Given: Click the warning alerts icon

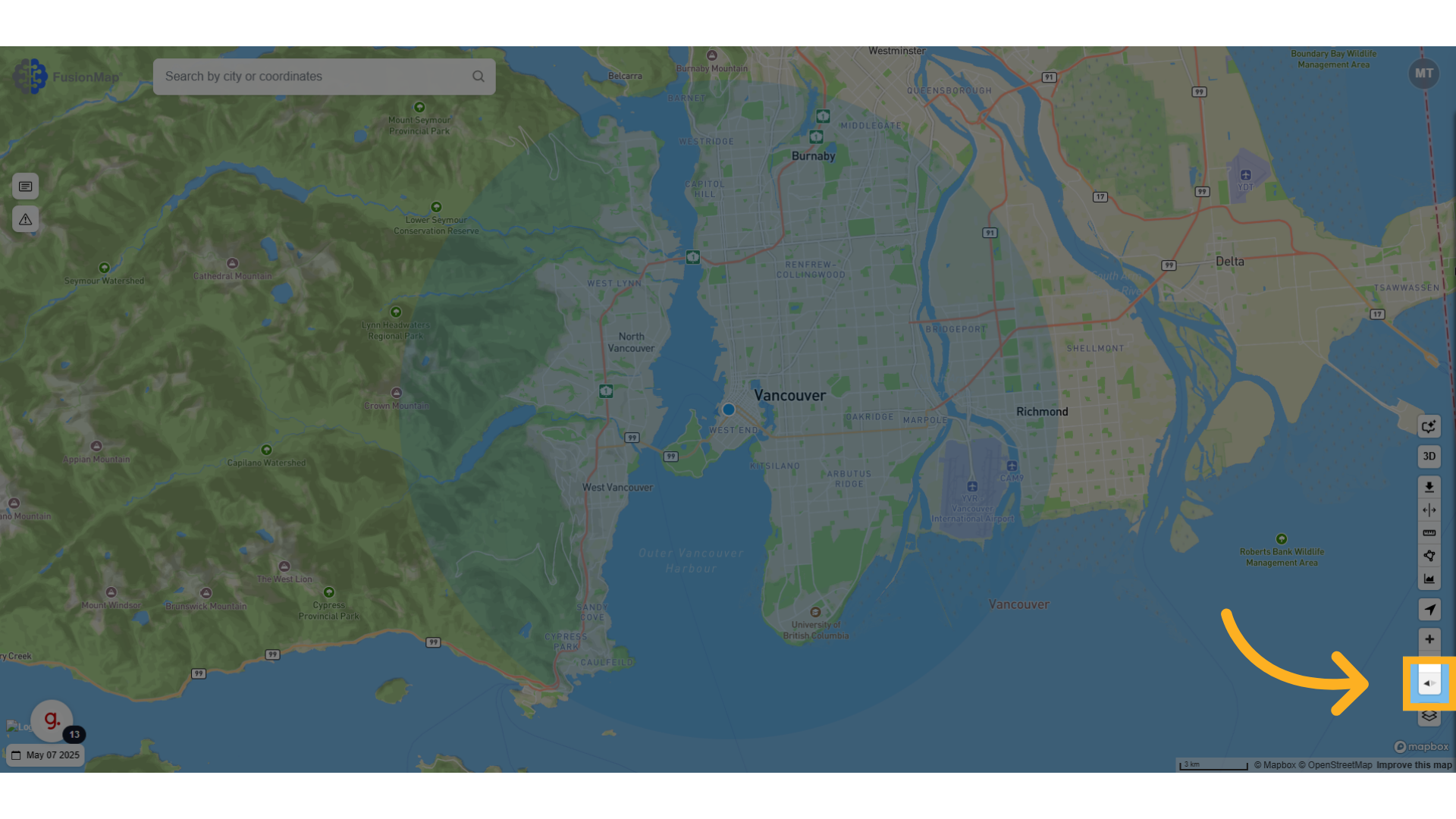Looking at the screenshot, I should [x=25, y=219].
